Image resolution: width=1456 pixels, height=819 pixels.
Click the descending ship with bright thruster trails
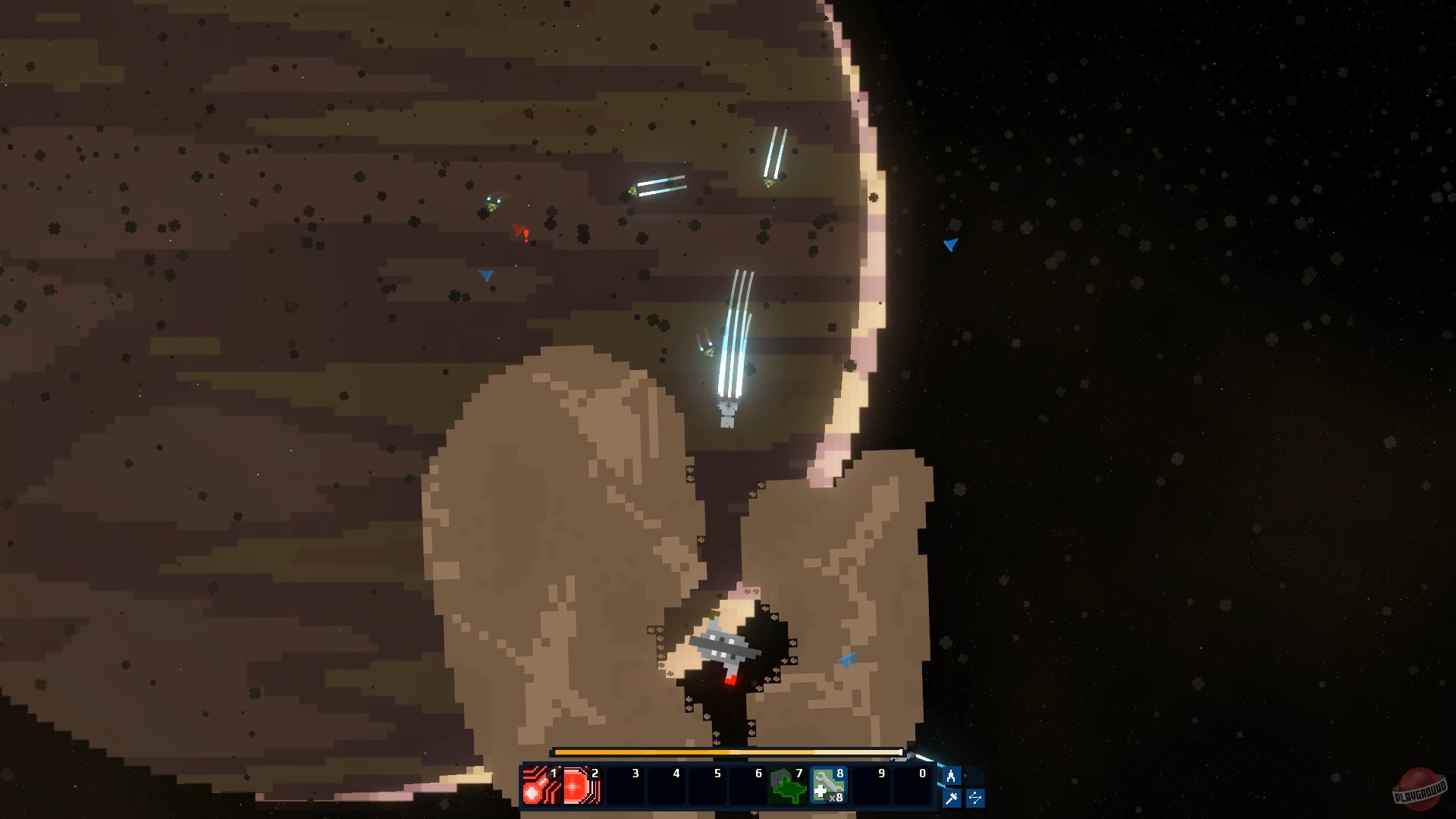pyautogui.click(x=728, y=413)
